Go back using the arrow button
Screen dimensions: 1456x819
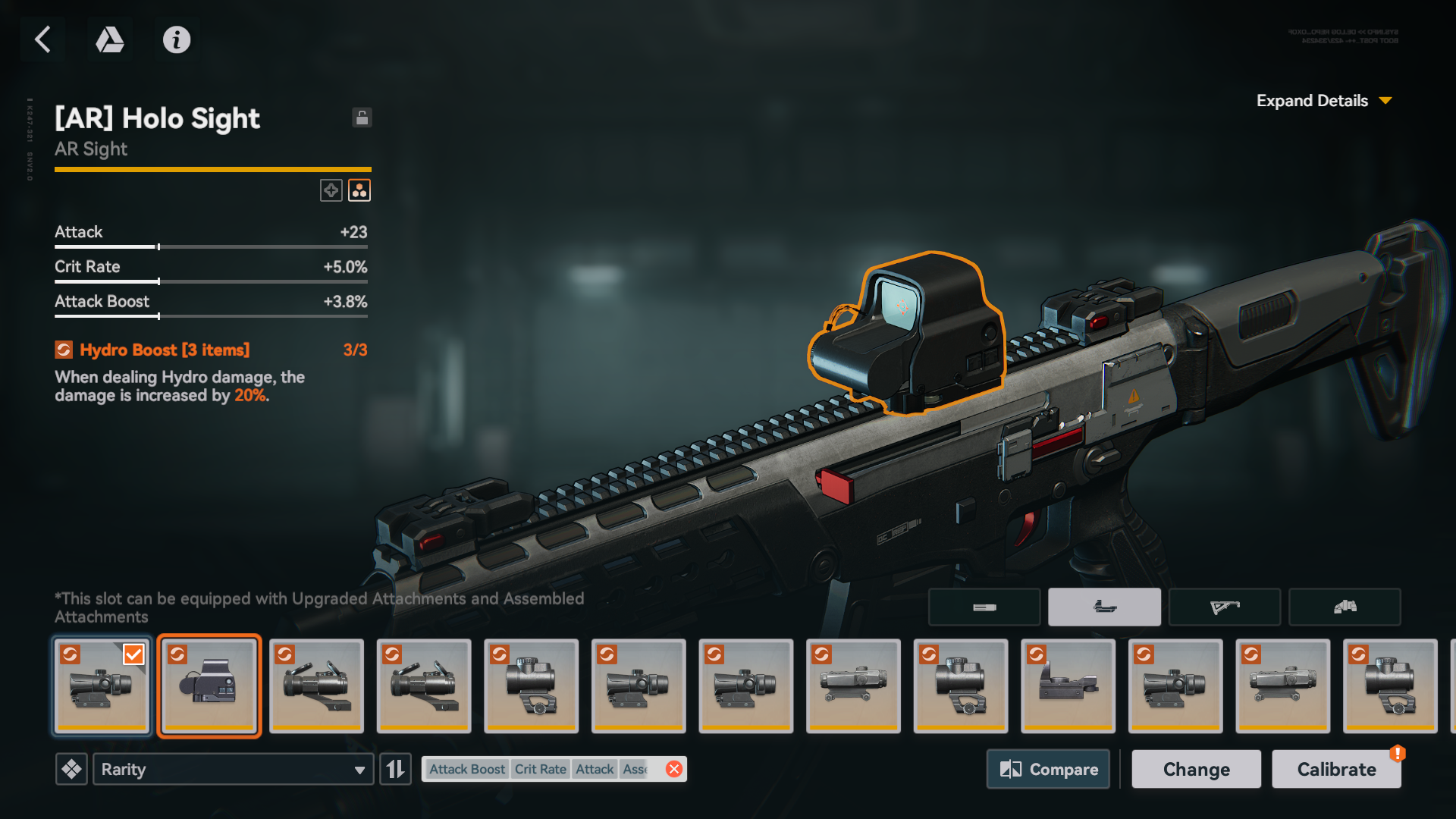point(43,39)
